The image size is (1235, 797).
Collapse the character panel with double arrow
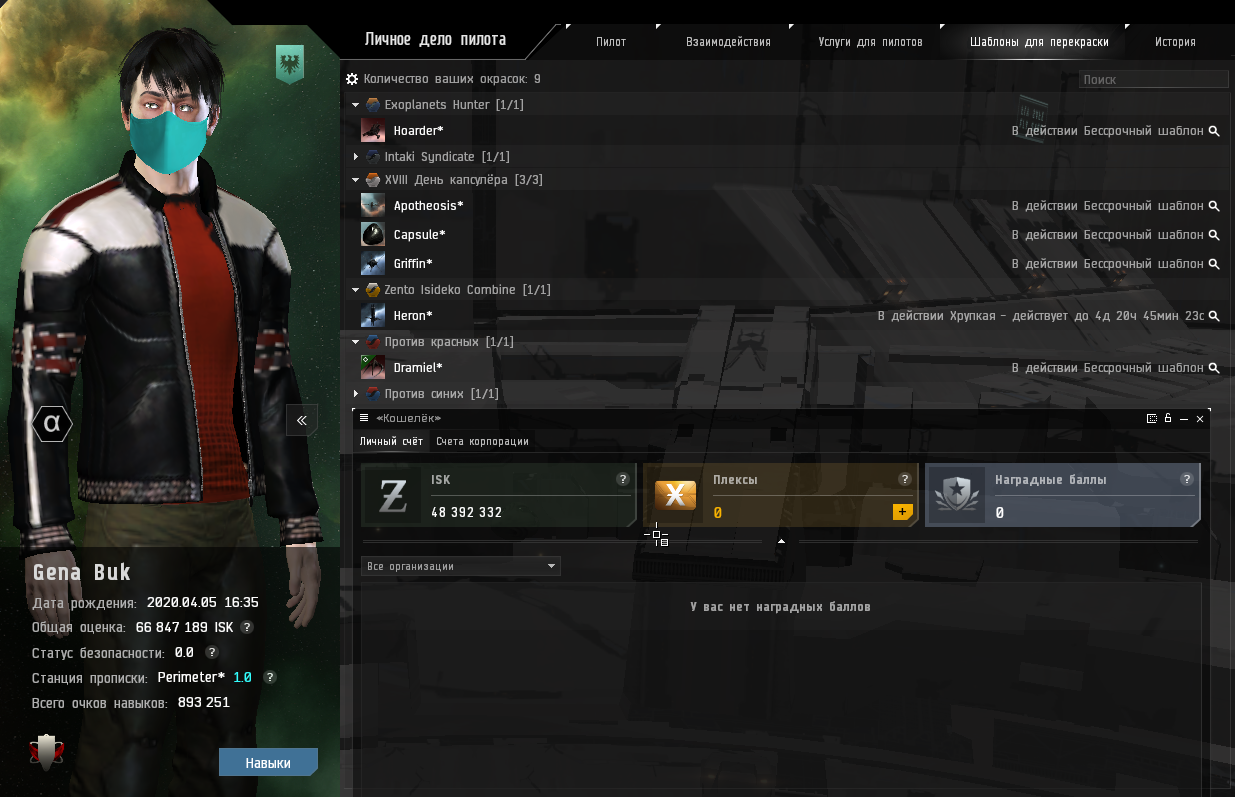pos(302,420)
